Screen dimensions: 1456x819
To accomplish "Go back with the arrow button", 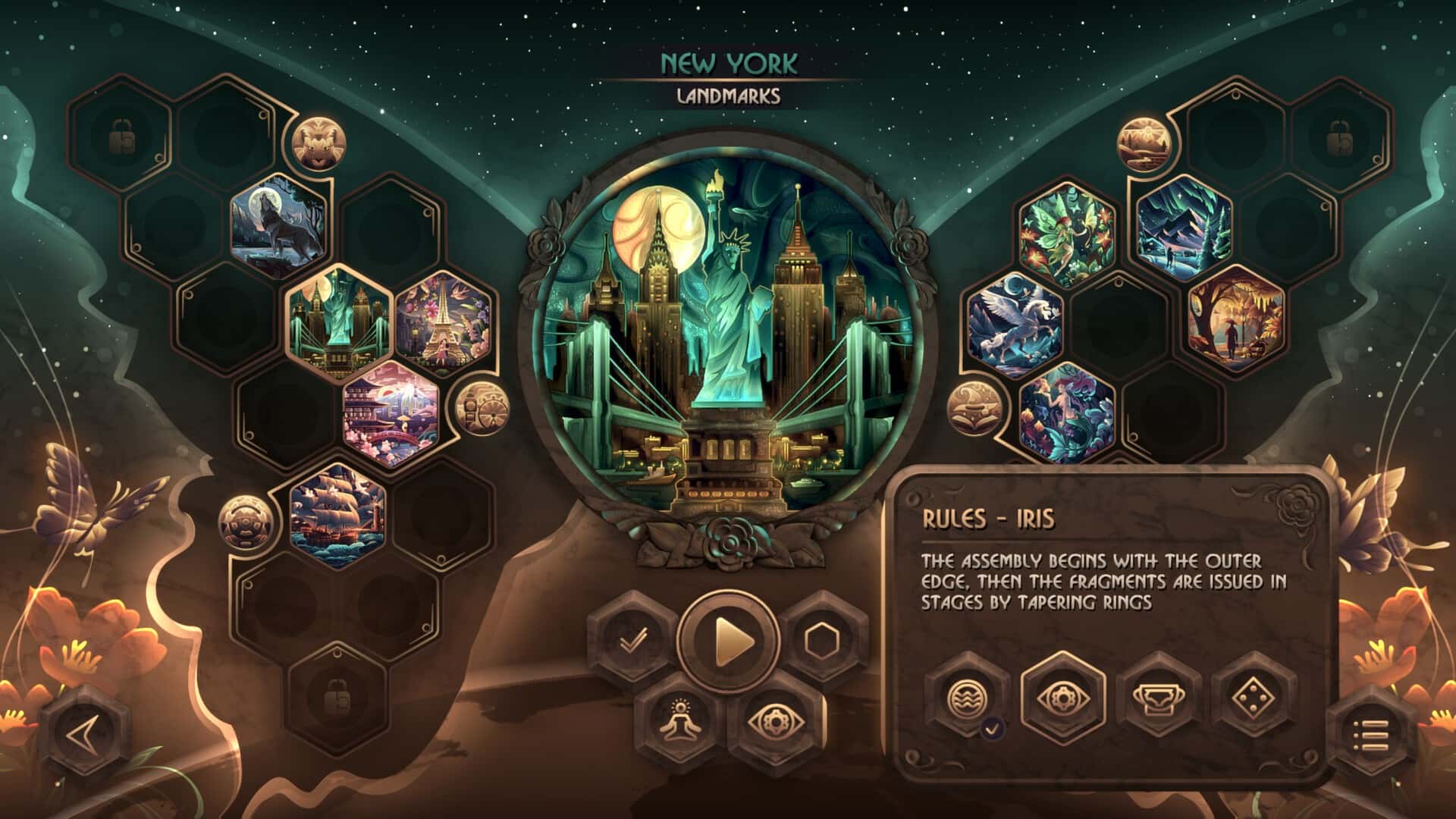I will pos(83,733).
